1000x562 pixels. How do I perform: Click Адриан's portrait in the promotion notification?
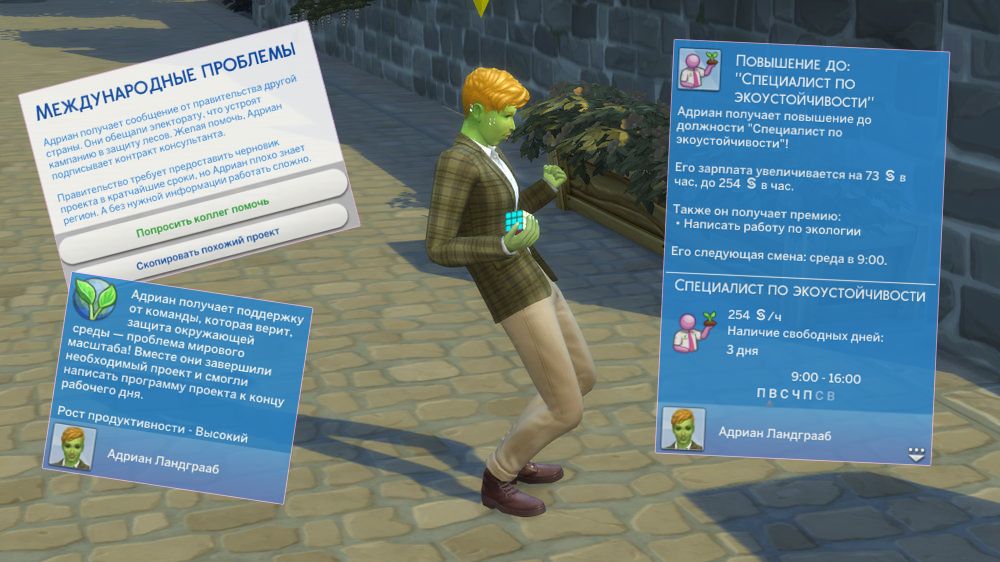[x=685, y=428]
